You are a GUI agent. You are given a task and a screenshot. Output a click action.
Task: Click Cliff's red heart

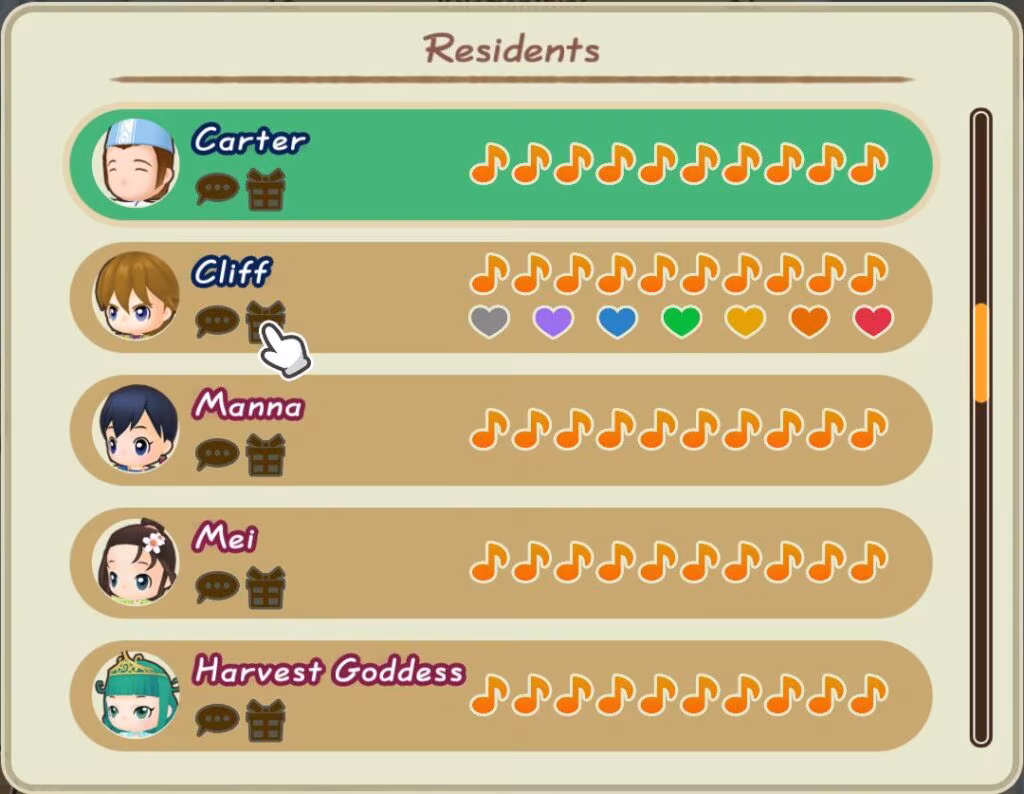point(873,322)
